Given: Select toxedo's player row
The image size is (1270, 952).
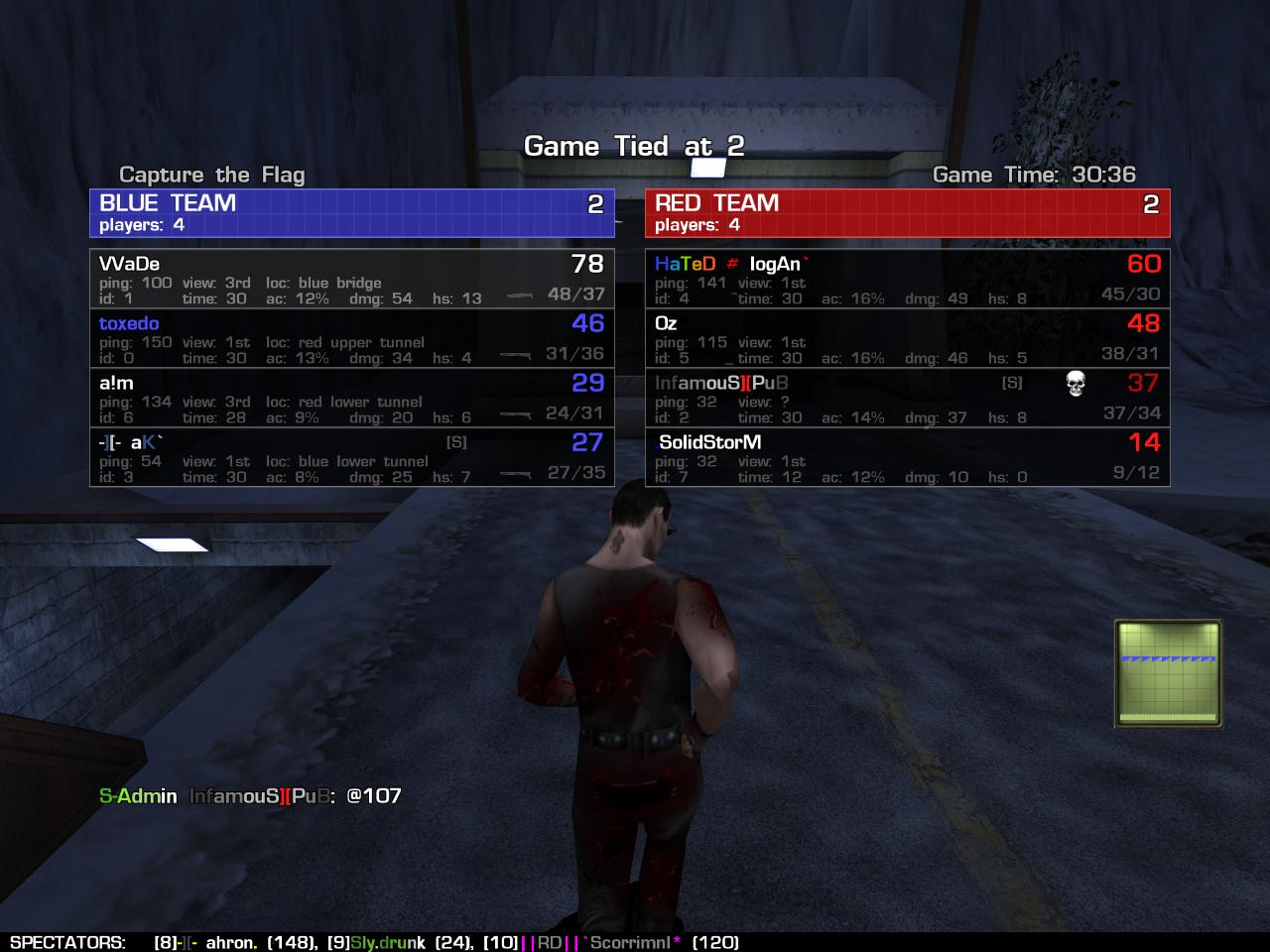Looking at the screenshot, I should pyautogui.click(x=351, y=338).
